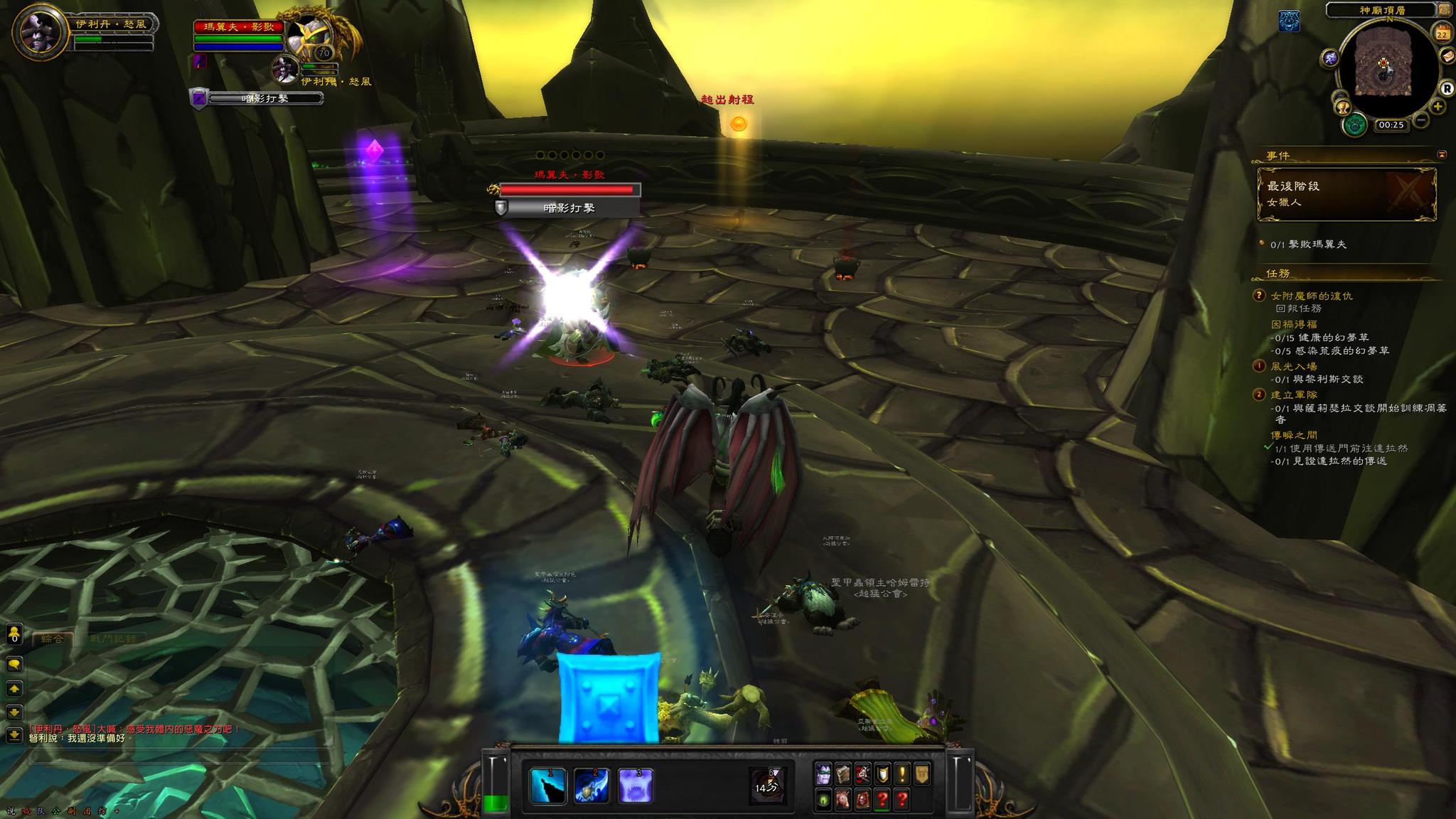Open the character info micro button
Screen dimensions: 1456x819
click(x=823, y=774)
